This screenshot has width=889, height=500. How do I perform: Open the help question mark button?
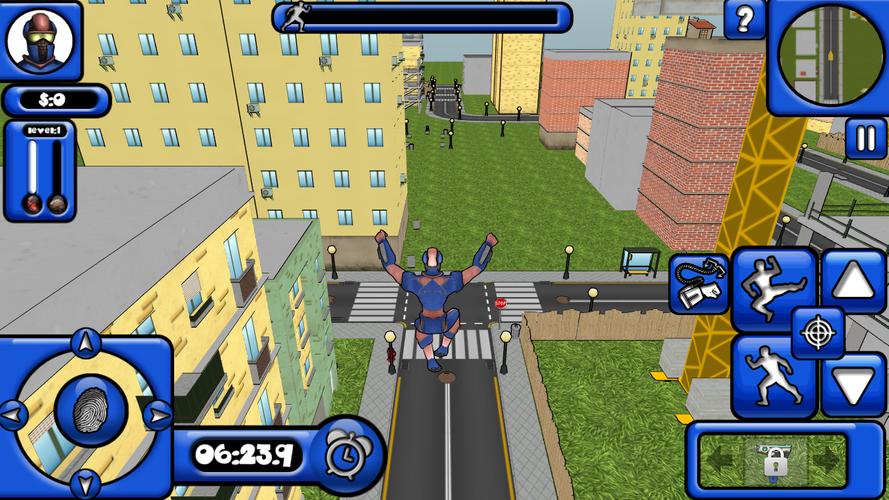744,19
